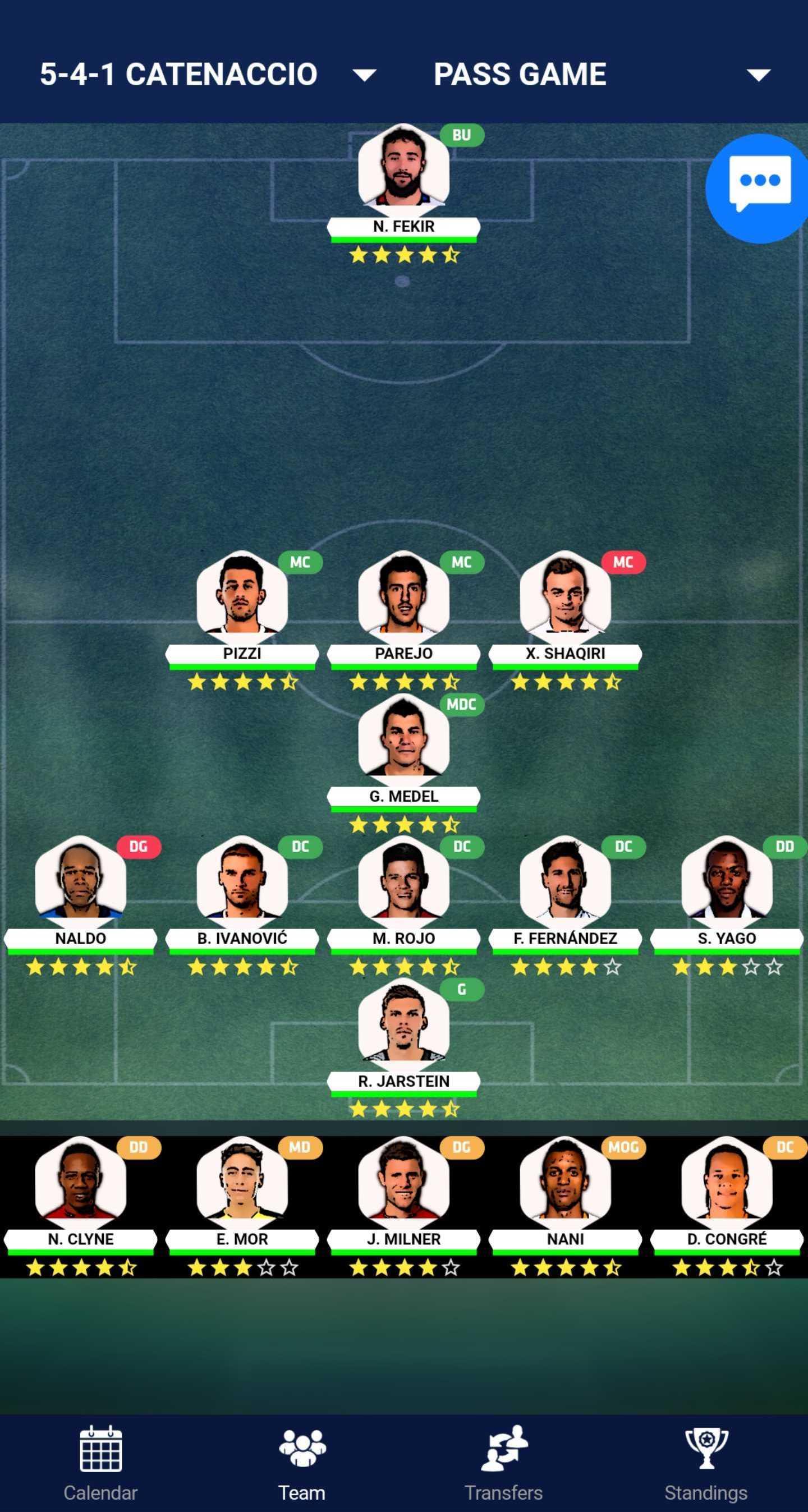The height and width of the screenshot is (1512, 808).
Task: Select midfielder Pizzi
Action: pos(242,598)
